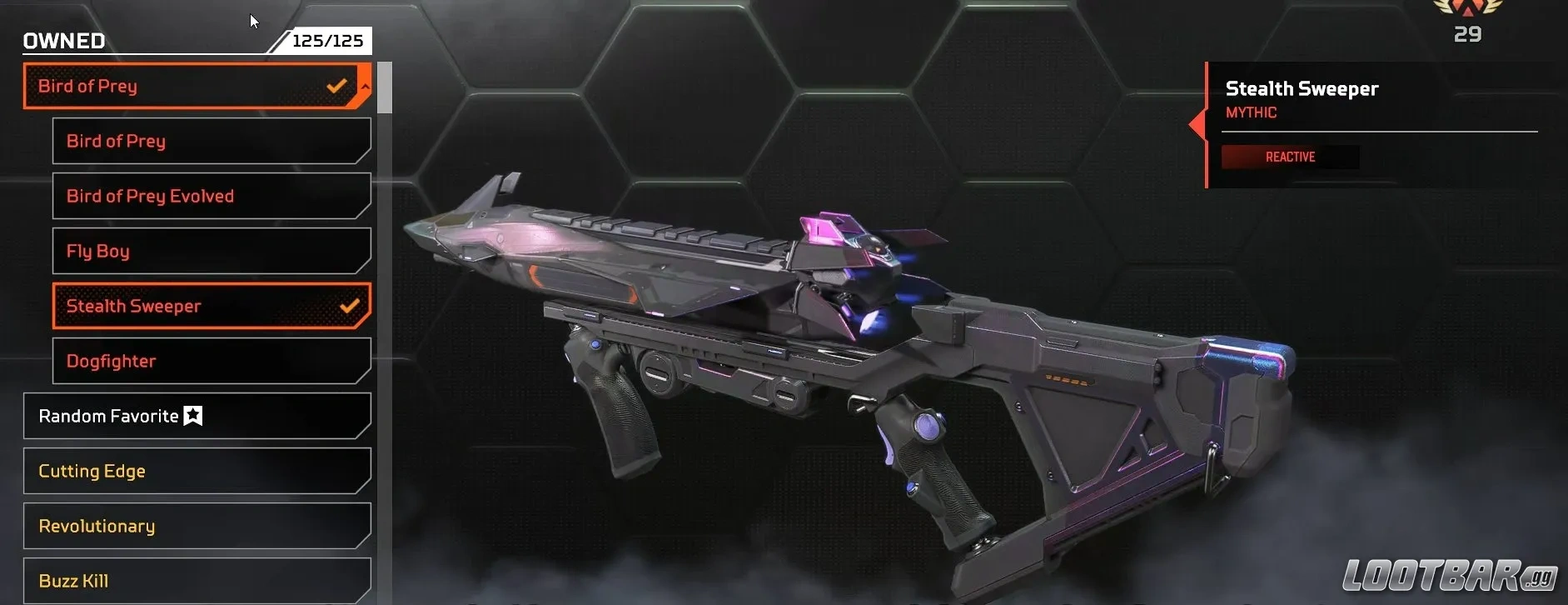Open the Buzz Kill skin group
Image resolution: width=1568 pixels, height=605 pixels.
196,580
